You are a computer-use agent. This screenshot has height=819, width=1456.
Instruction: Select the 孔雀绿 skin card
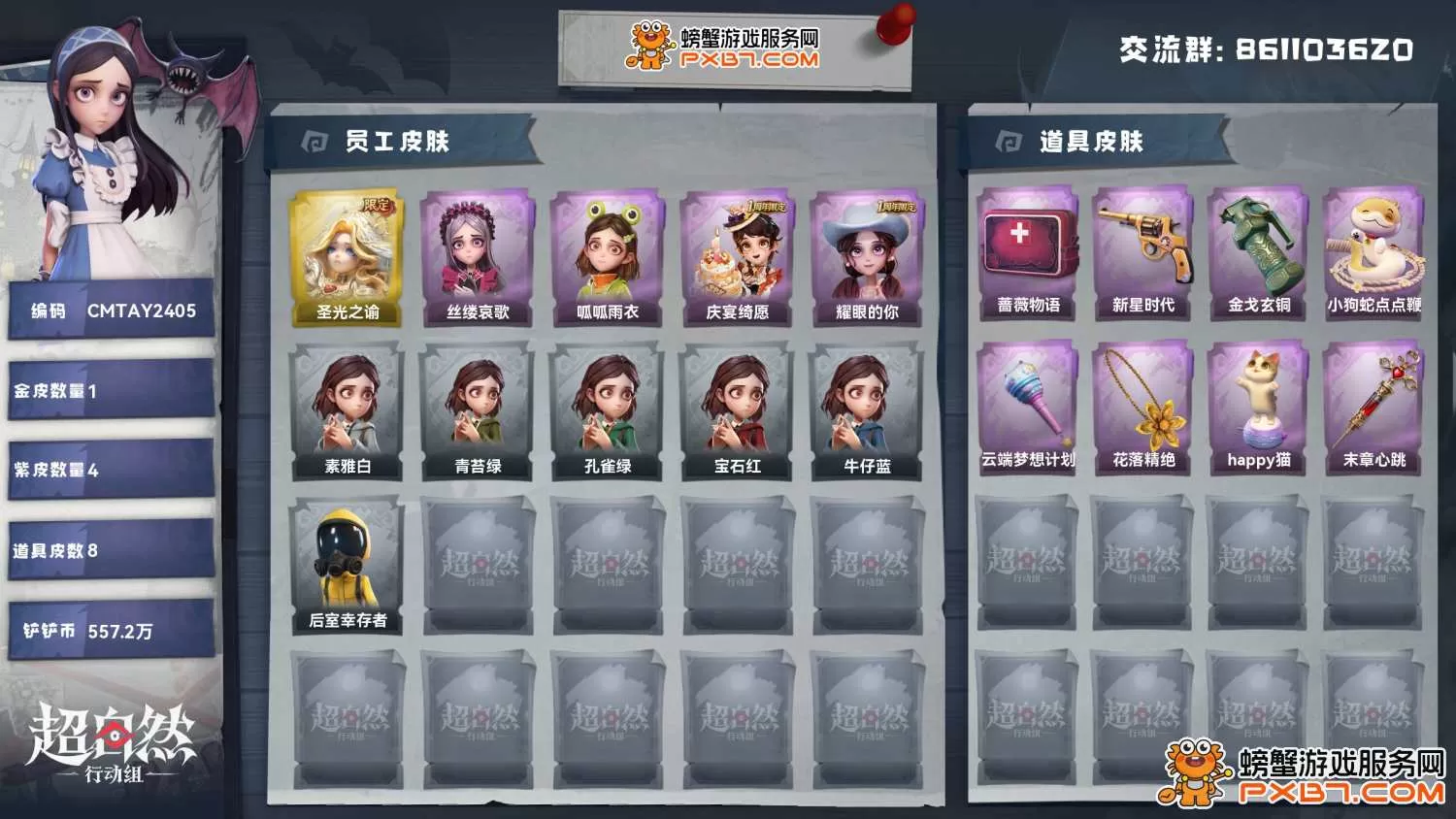point(607,412)
